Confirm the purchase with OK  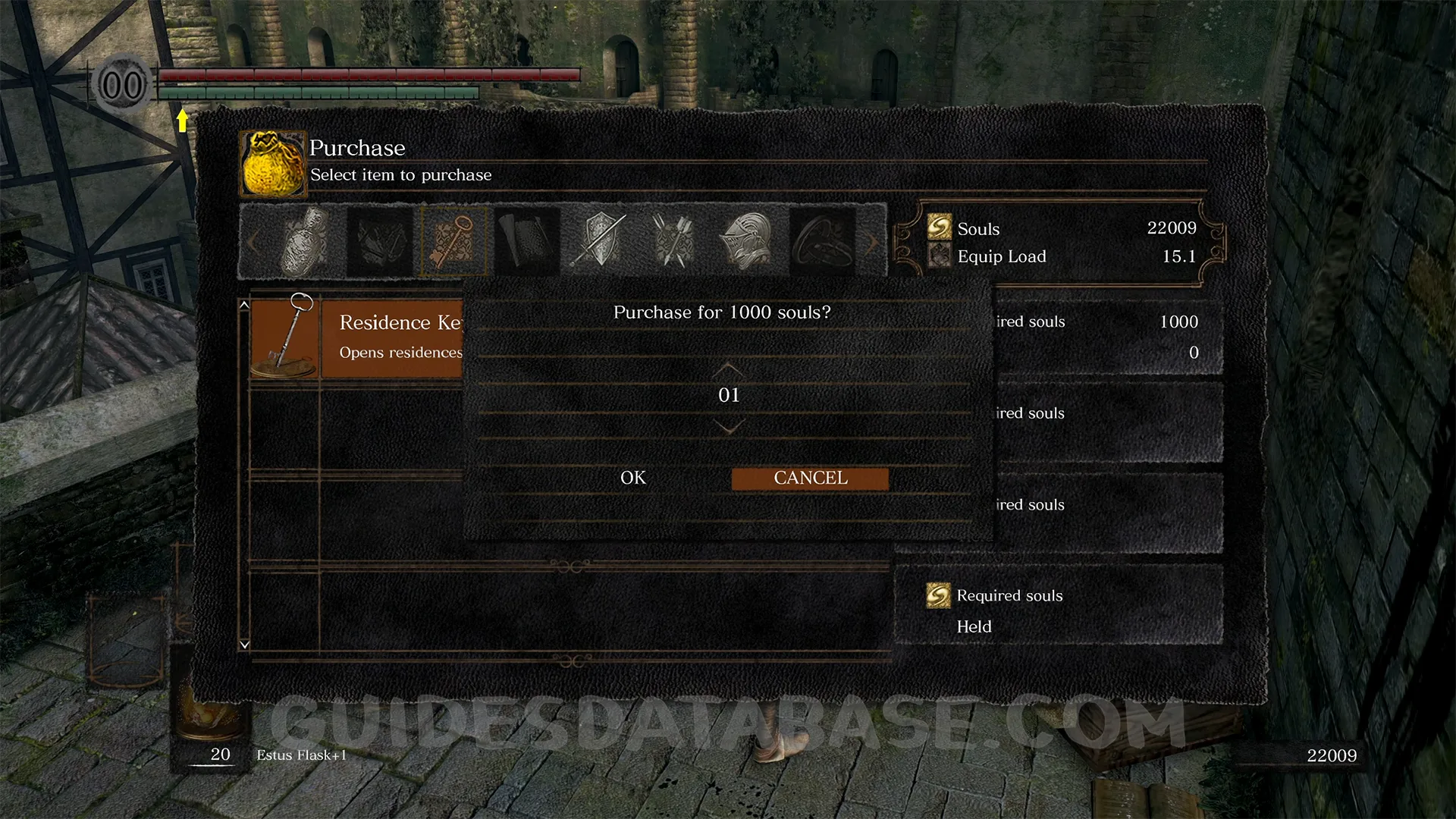[633, 479]
